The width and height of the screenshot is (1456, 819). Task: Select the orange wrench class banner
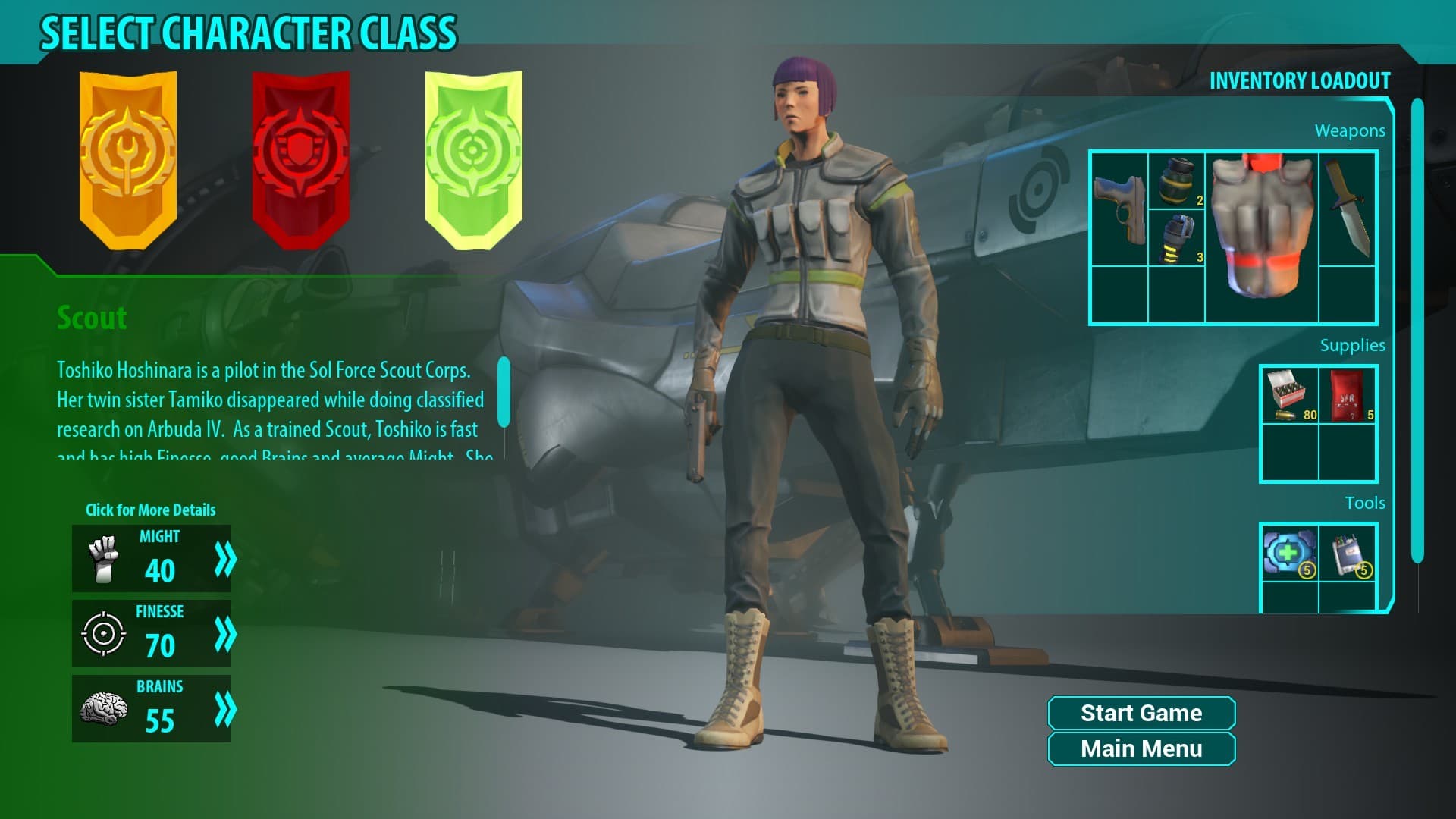pyautogui.click(x=128, y=159)
